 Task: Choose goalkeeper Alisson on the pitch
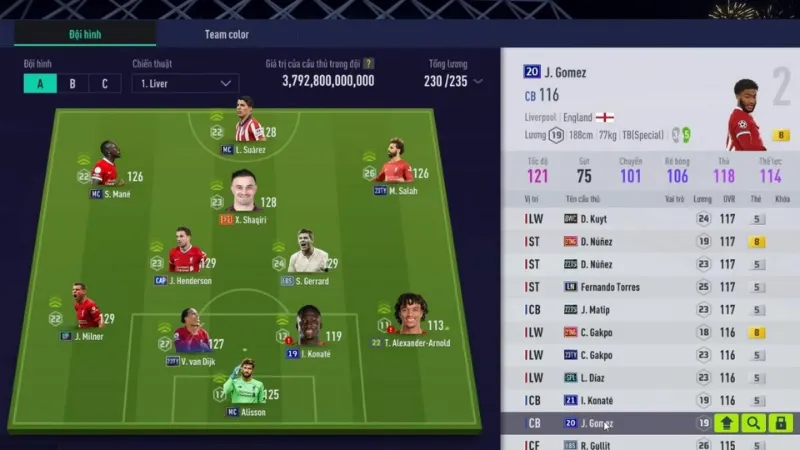pyautogui.click(x=246, y=385)
